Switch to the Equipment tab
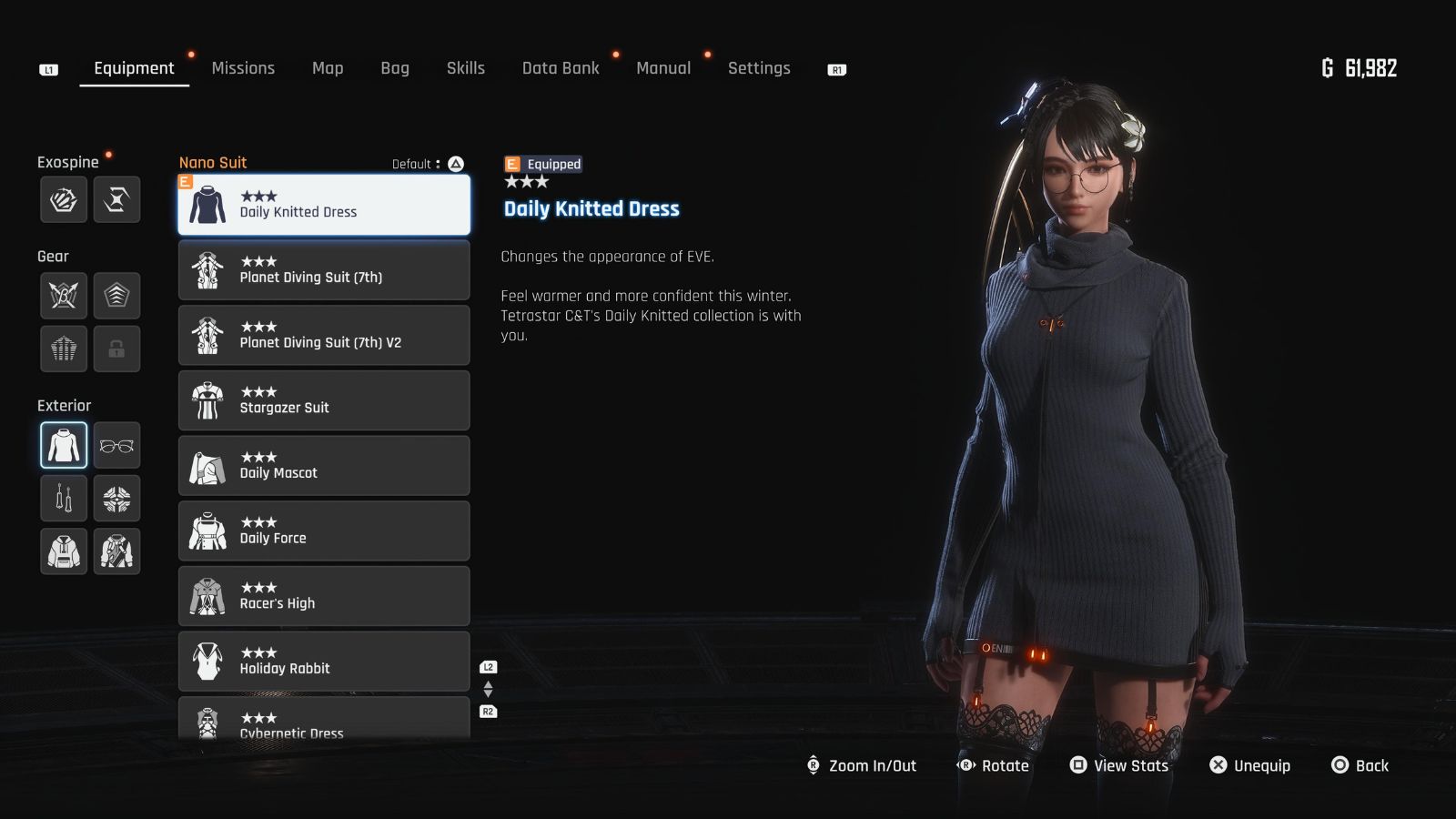The image size is (1456, 819). [x=134, y=67]
